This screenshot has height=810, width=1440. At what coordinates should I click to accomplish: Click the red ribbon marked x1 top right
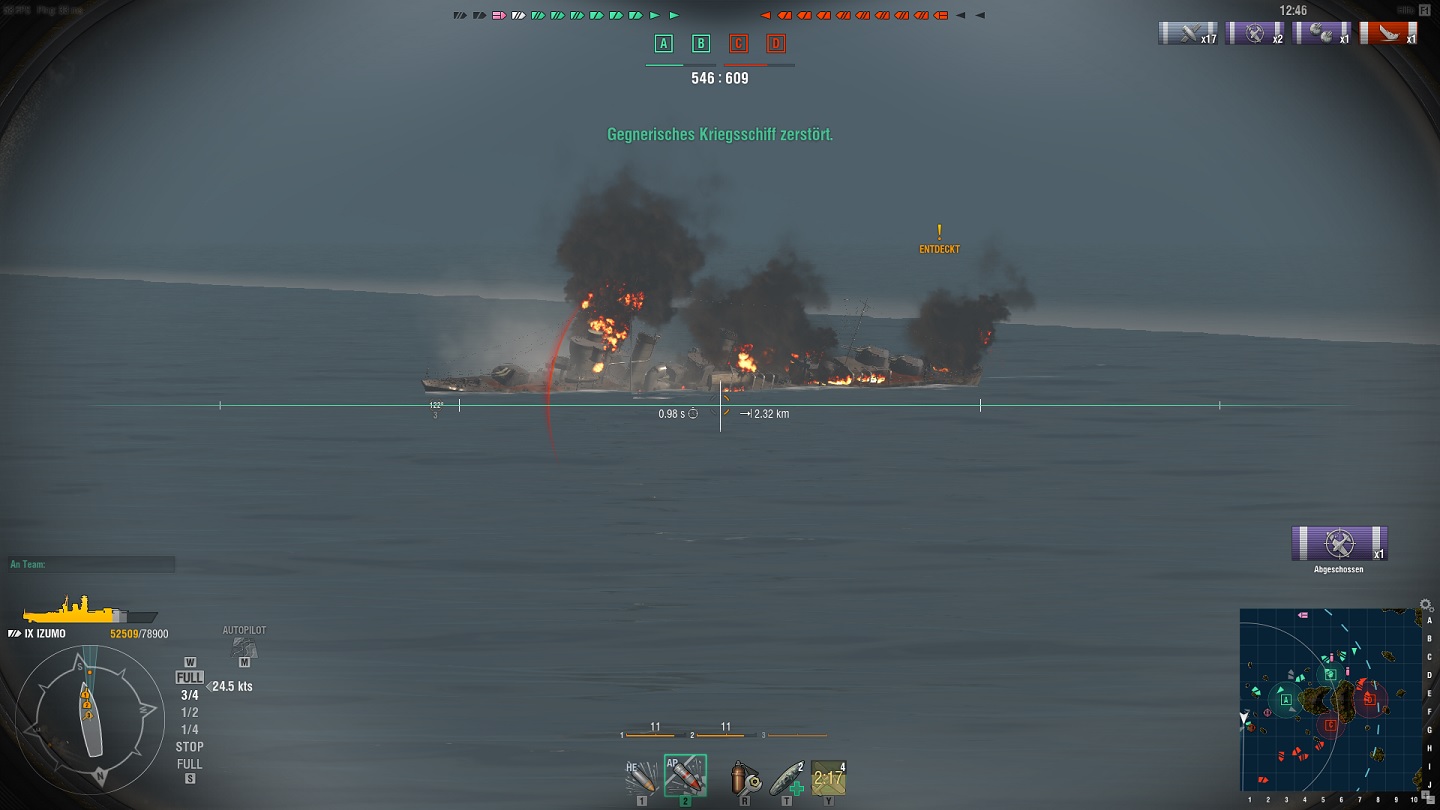click(1390, 33)
